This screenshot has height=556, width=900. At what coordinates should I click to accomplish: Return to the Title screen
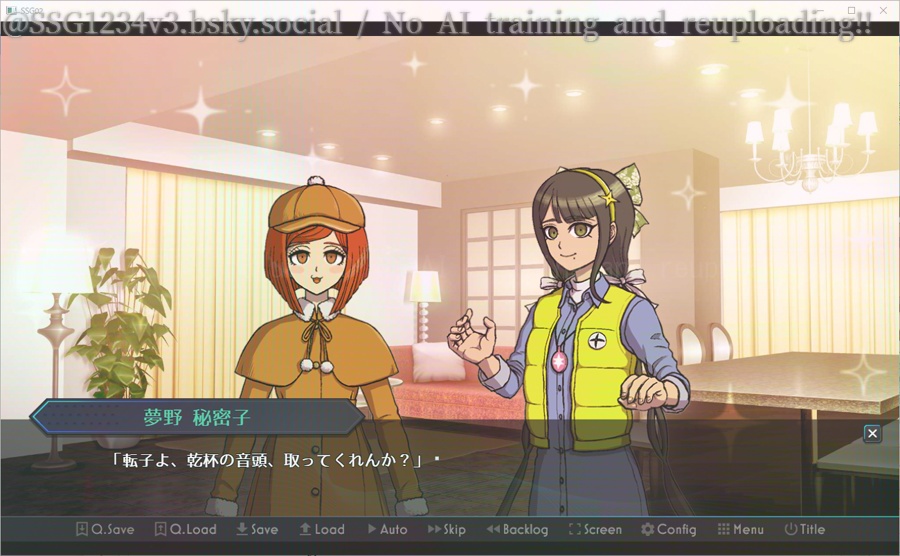tap(805, 529)
